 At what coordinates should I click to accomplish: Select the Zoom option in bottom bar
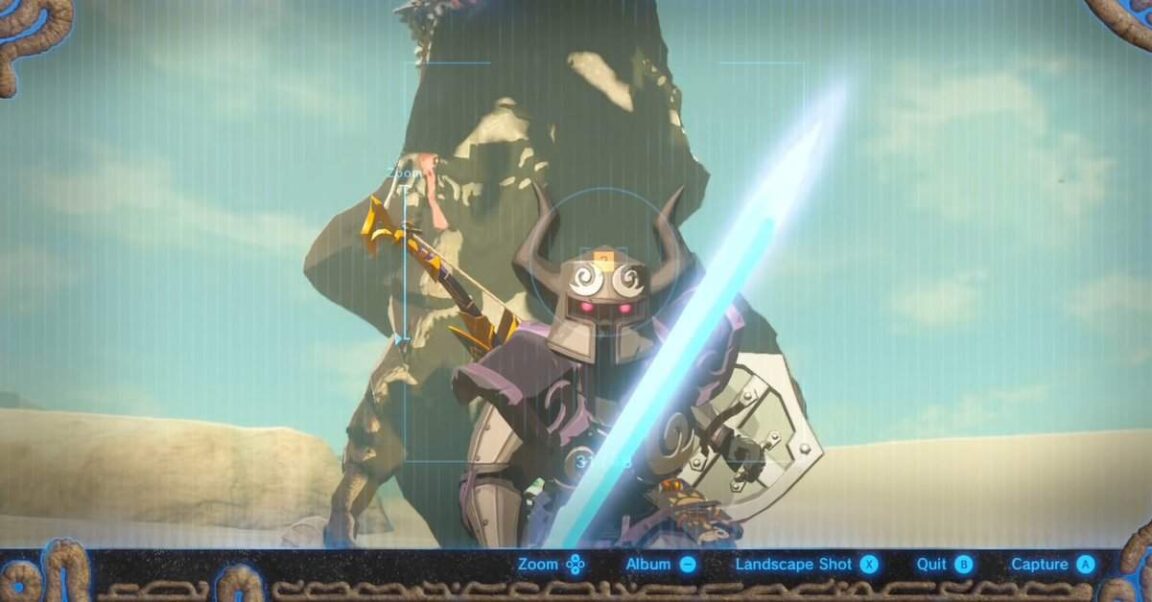coord(551,564)
